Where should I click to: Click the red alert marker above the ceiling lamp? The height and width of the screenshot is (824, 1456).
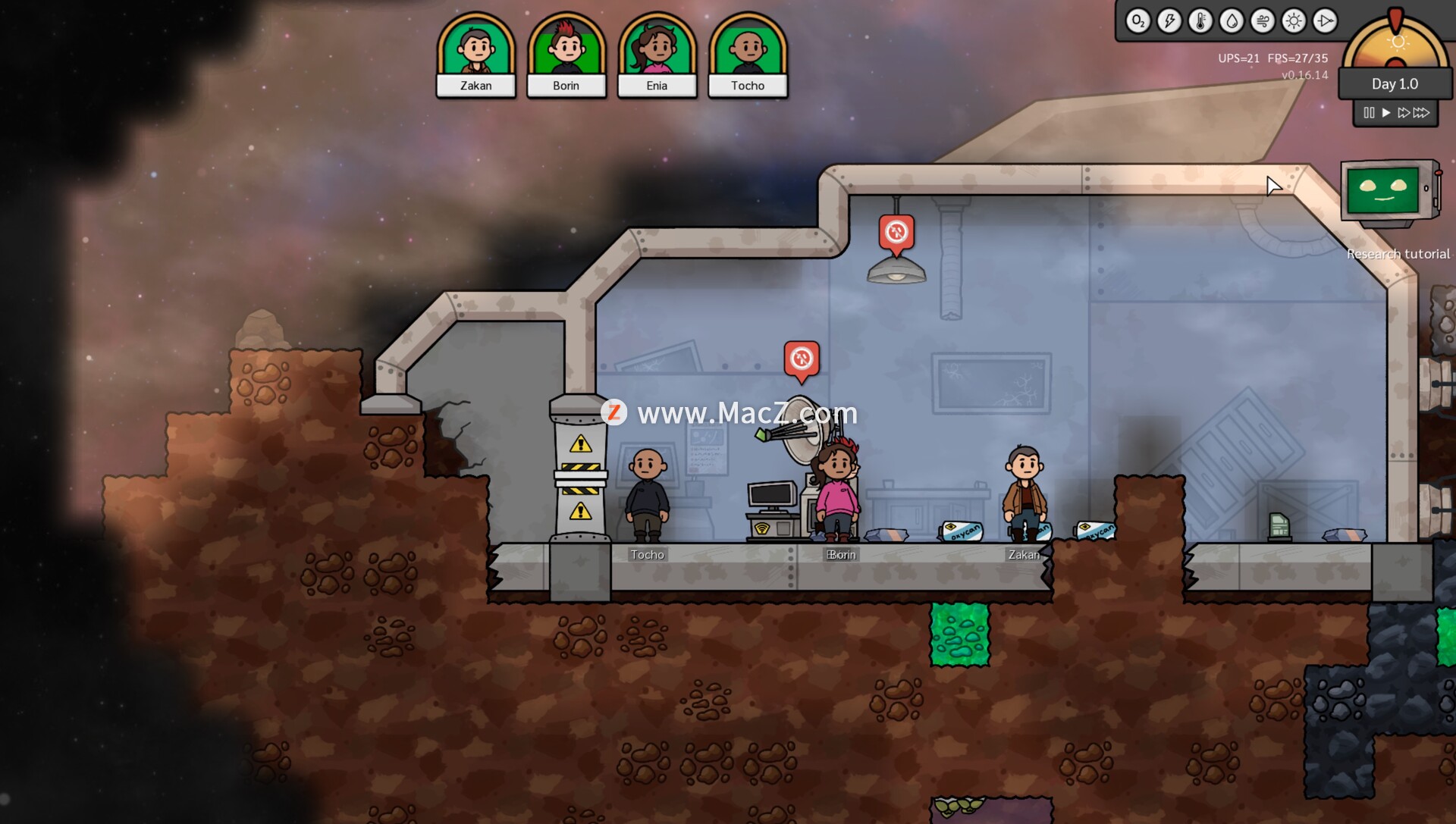896,232
